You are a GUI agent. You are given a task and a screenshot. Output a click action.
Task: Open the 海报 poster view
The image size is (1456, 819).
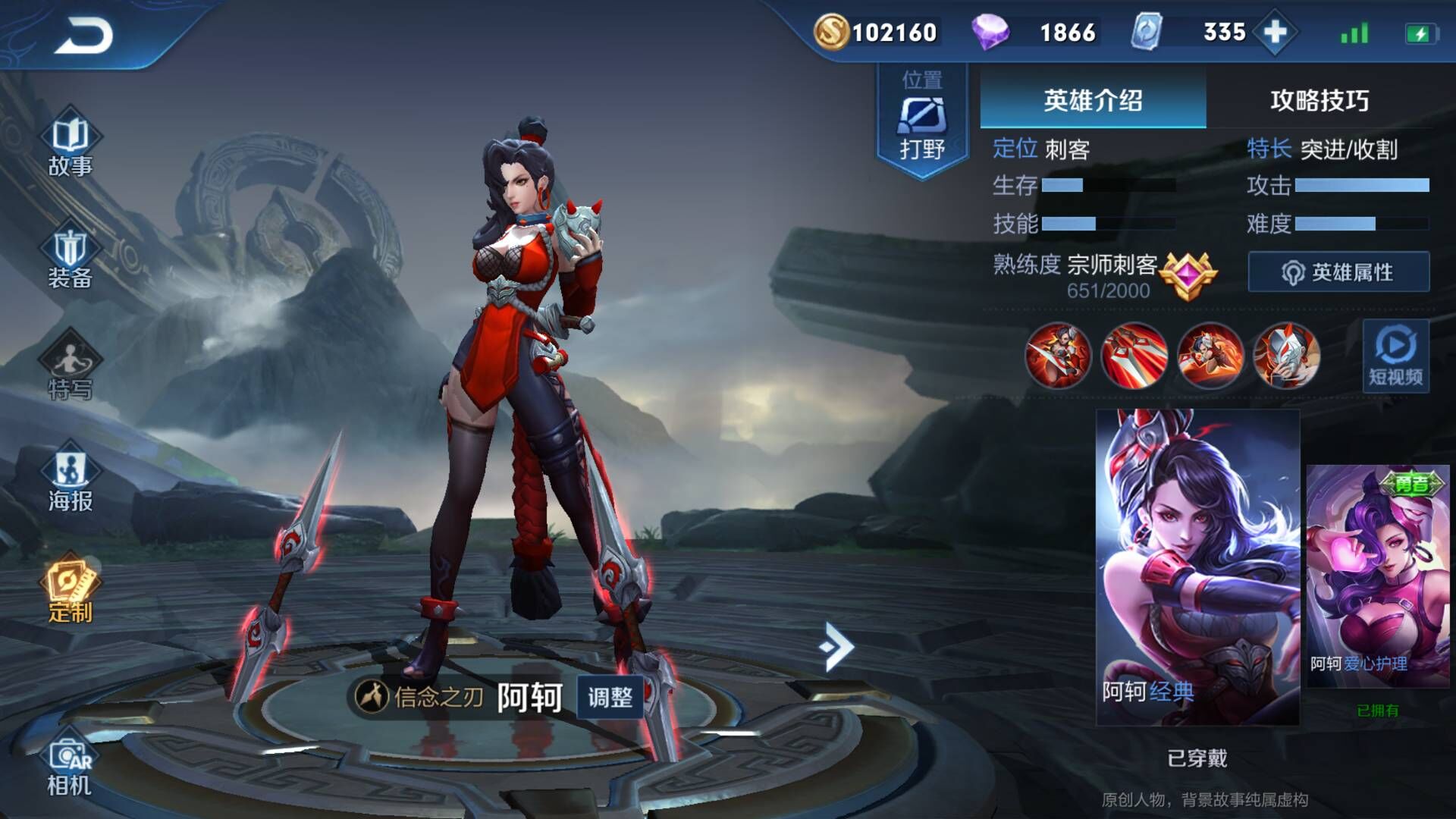70,480
